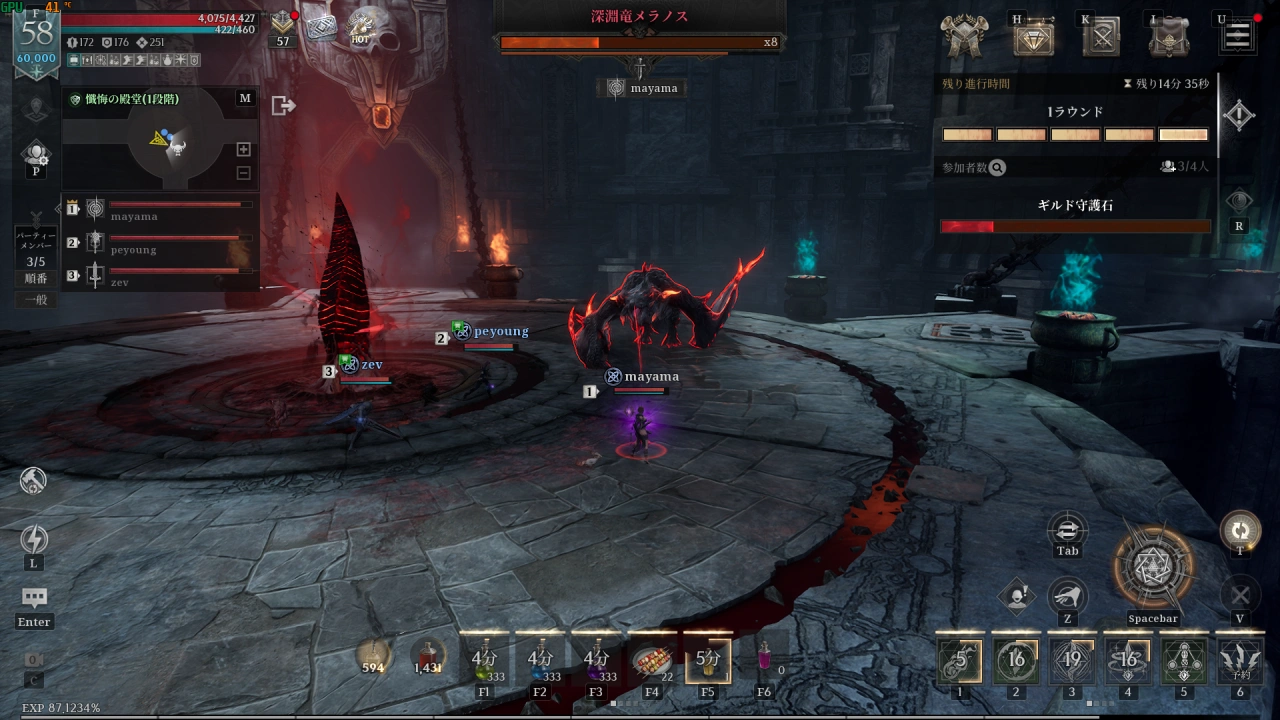Activate the large hexagram skill above Spacebar

(x=1154, y=567)
